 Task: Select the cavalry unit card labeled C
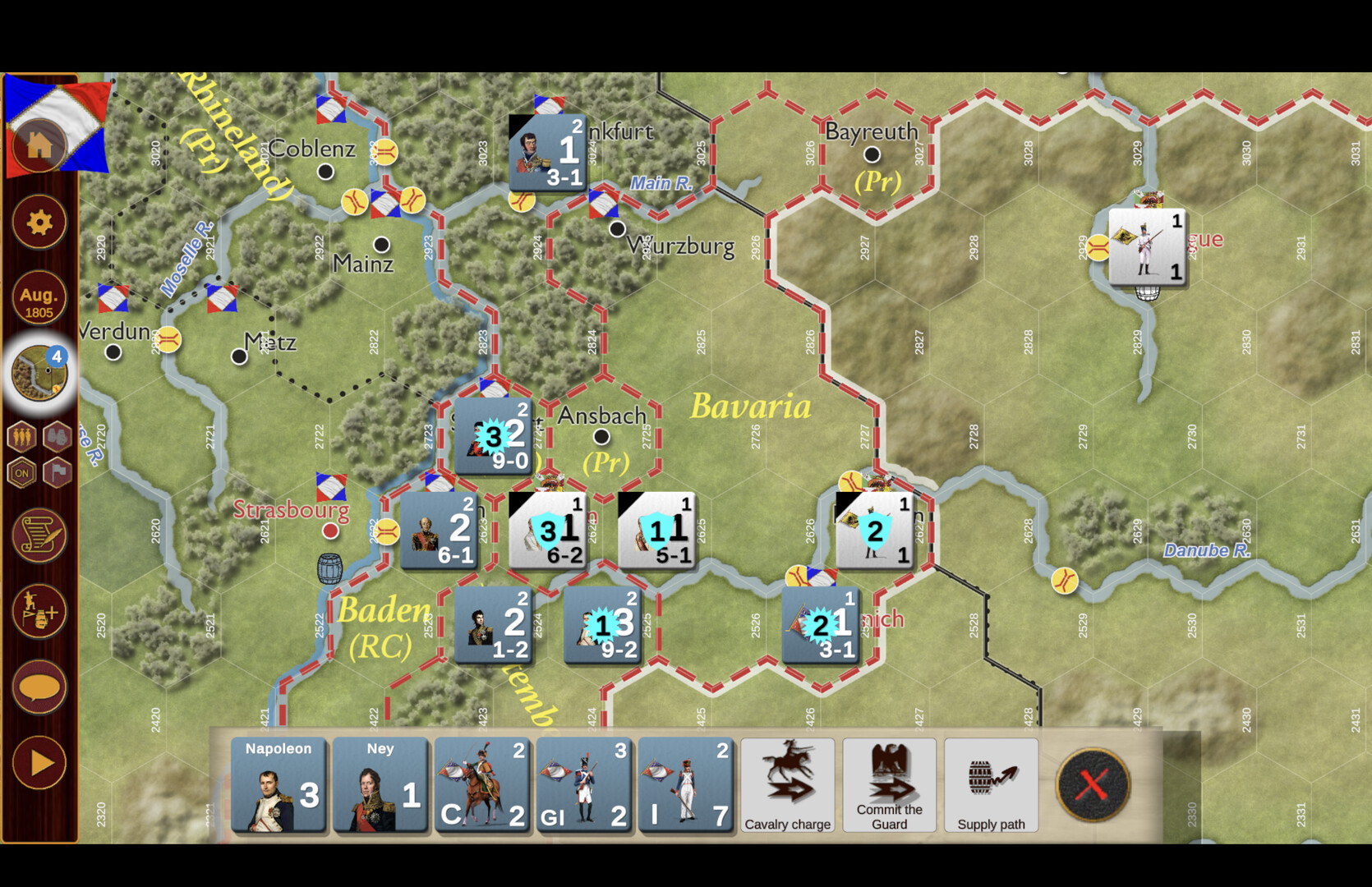click(483, 784)
